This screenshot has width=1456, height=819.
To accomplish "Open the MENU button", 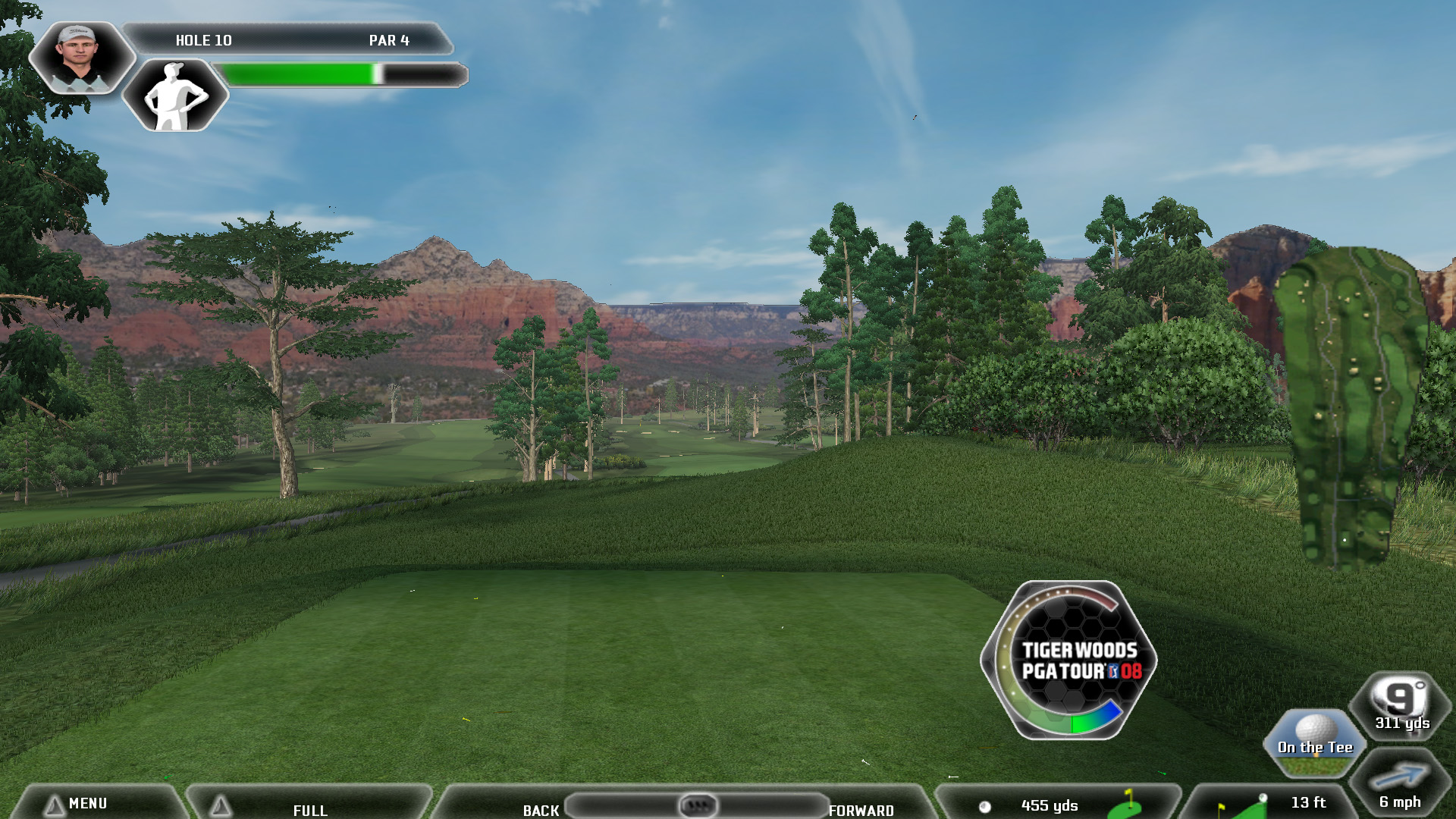I will (x=87, y=803).
